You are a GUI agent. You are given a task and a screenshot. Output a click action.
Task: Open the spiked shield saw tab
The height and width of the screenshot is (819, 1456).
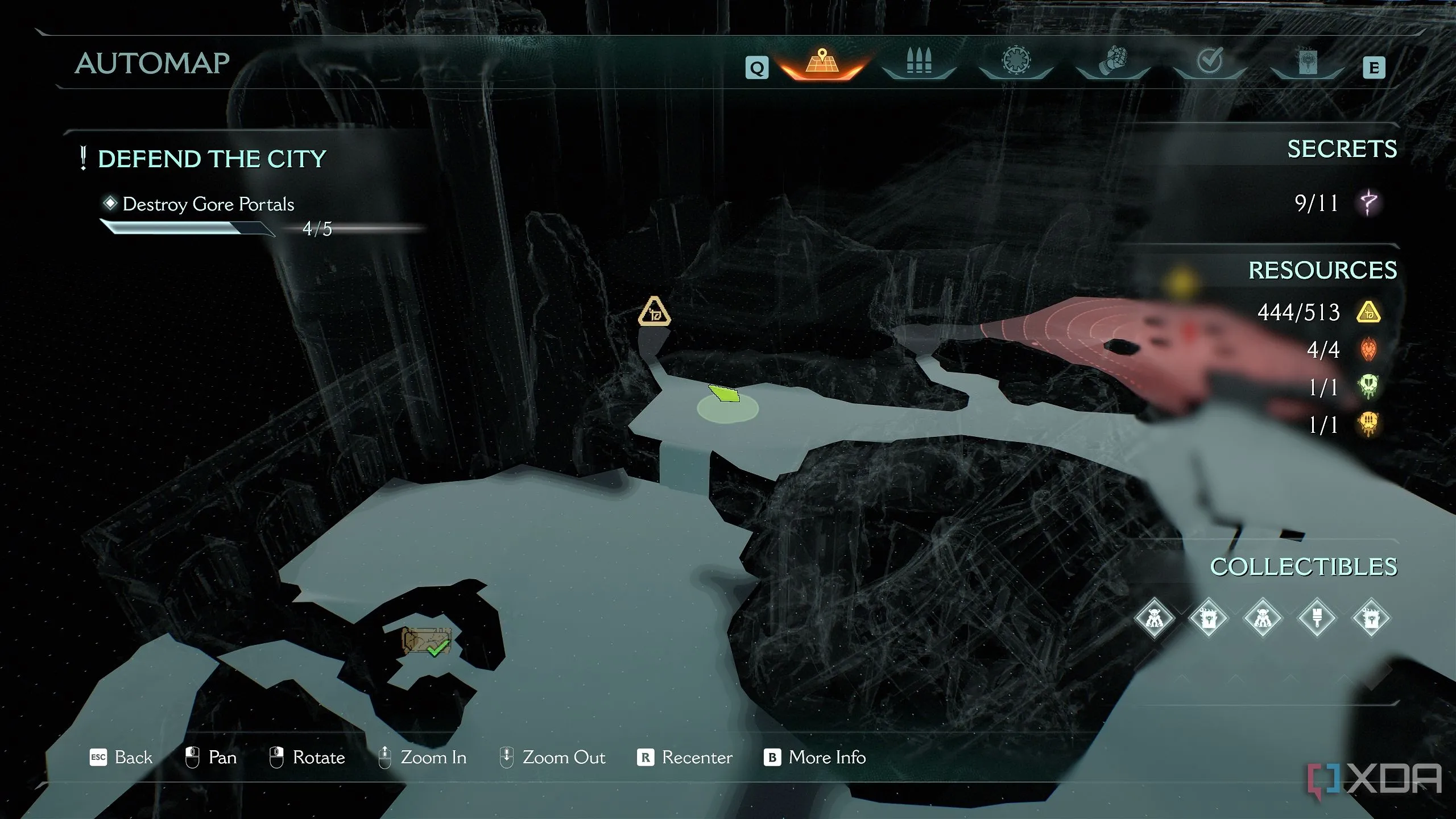[x=1016, y=61]
